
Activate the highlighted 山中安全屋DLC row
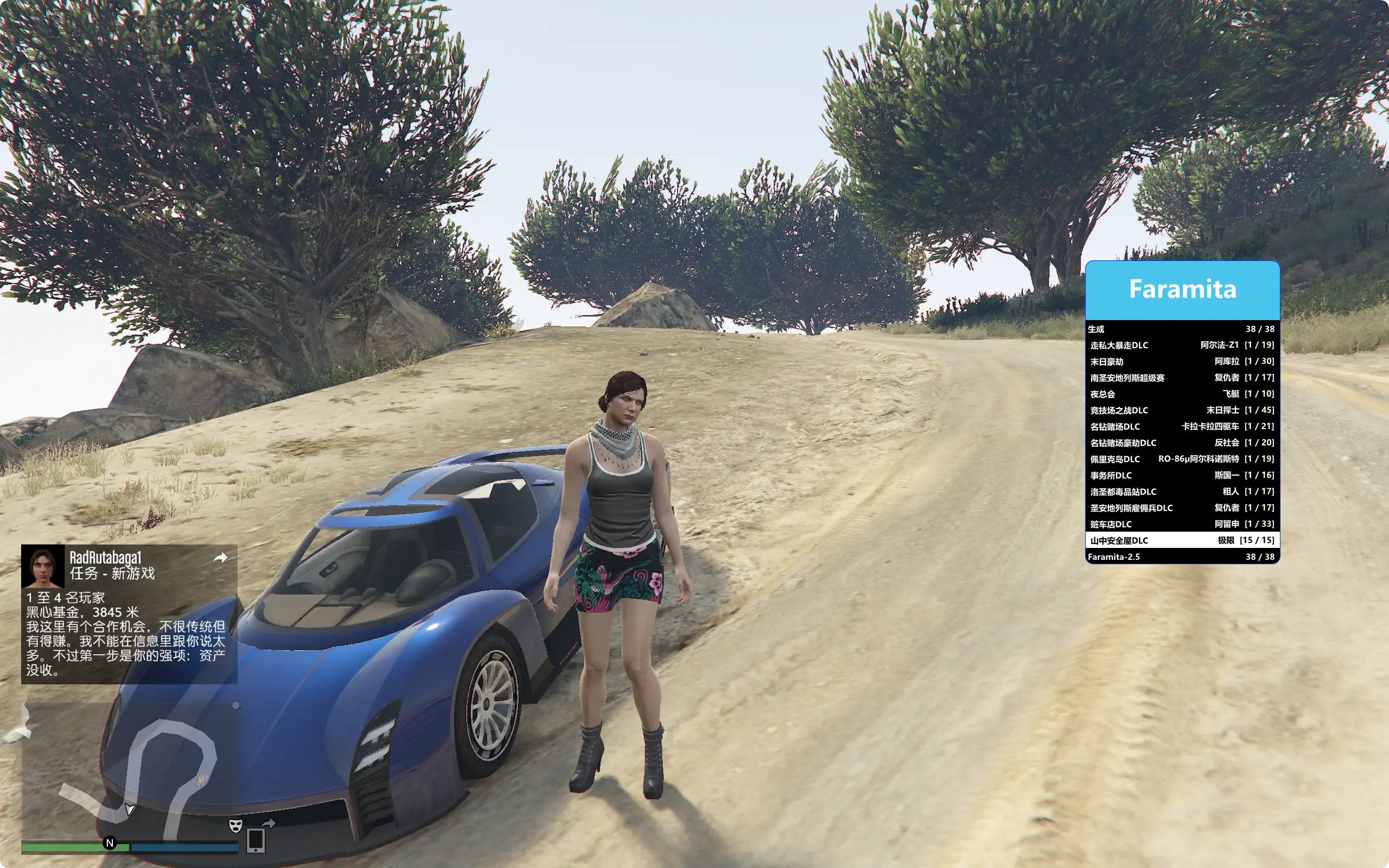tap(1182, 540)
